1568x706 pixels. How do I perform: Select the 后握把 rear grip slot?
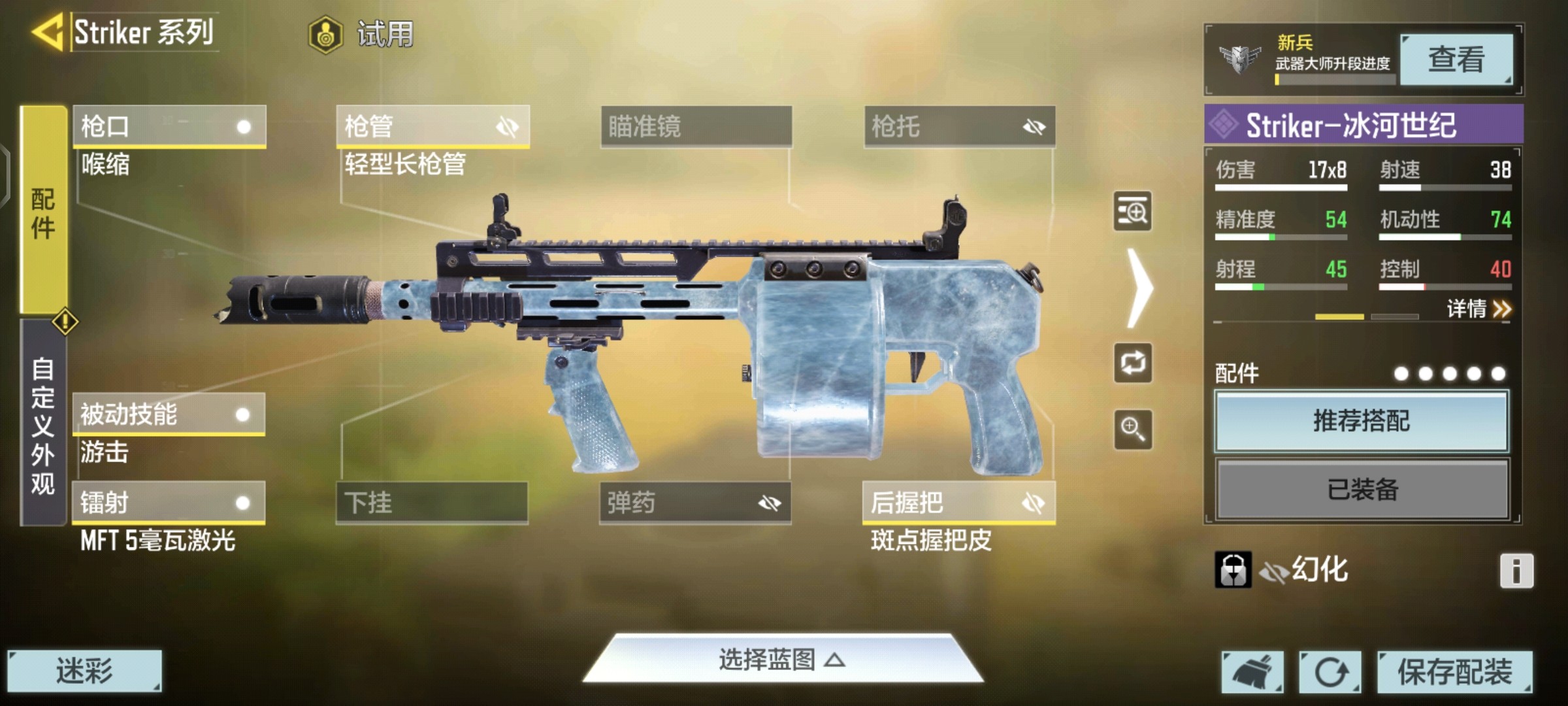click(958, 503)
